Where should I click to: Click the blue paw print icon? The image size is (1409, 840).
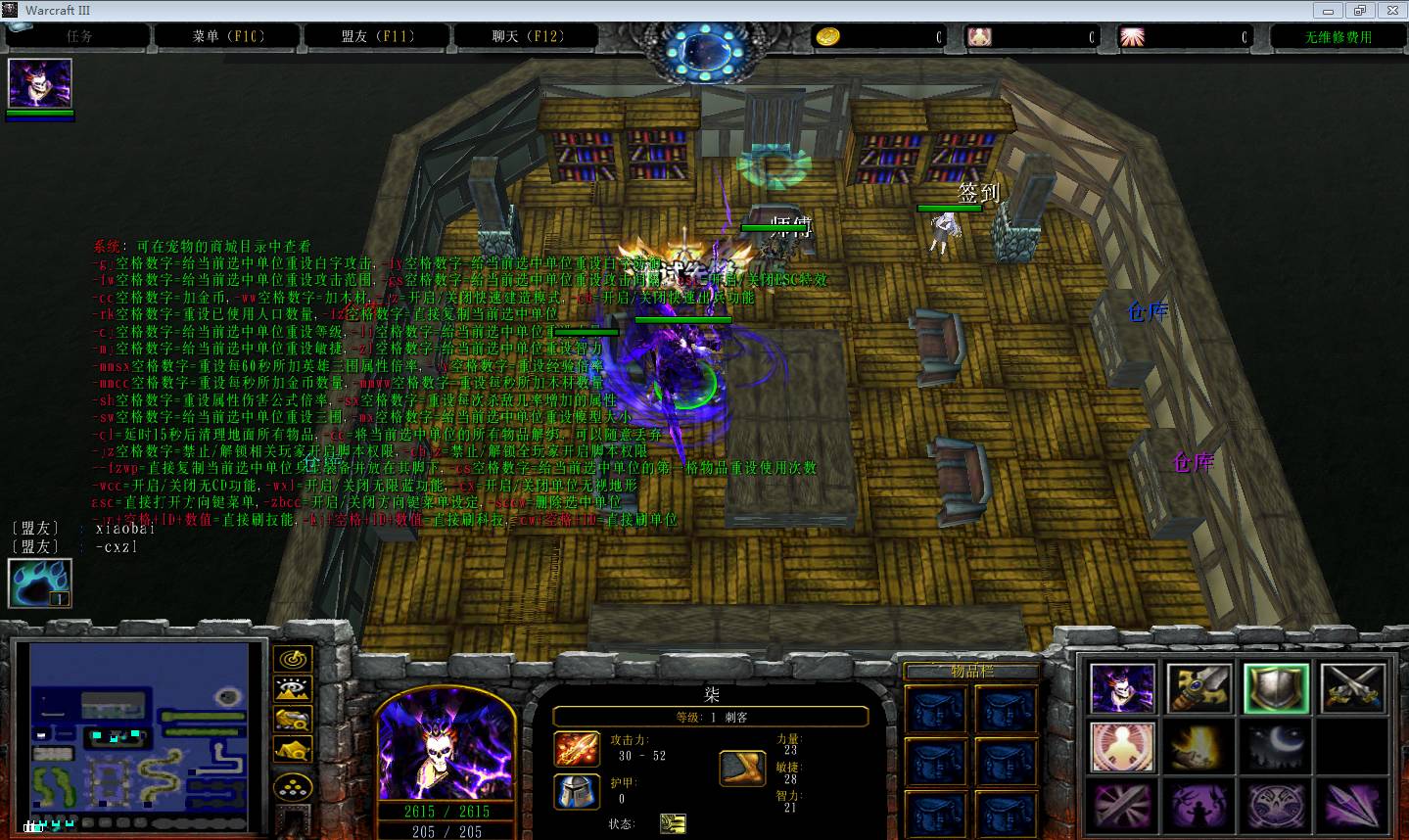40,583
